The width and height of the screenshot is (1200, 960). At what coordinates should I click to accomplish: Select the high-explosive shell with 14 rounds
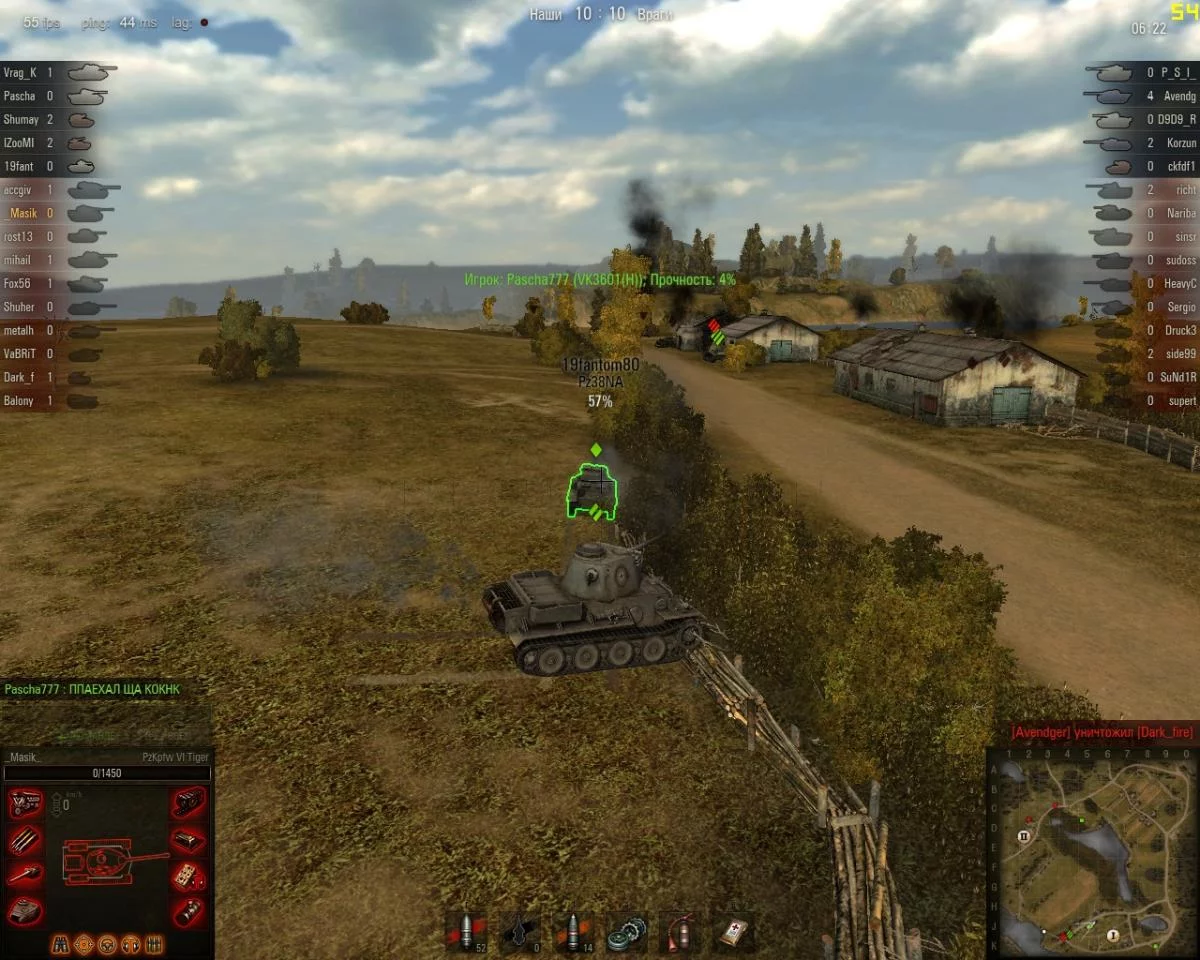[x=573, y=932]
